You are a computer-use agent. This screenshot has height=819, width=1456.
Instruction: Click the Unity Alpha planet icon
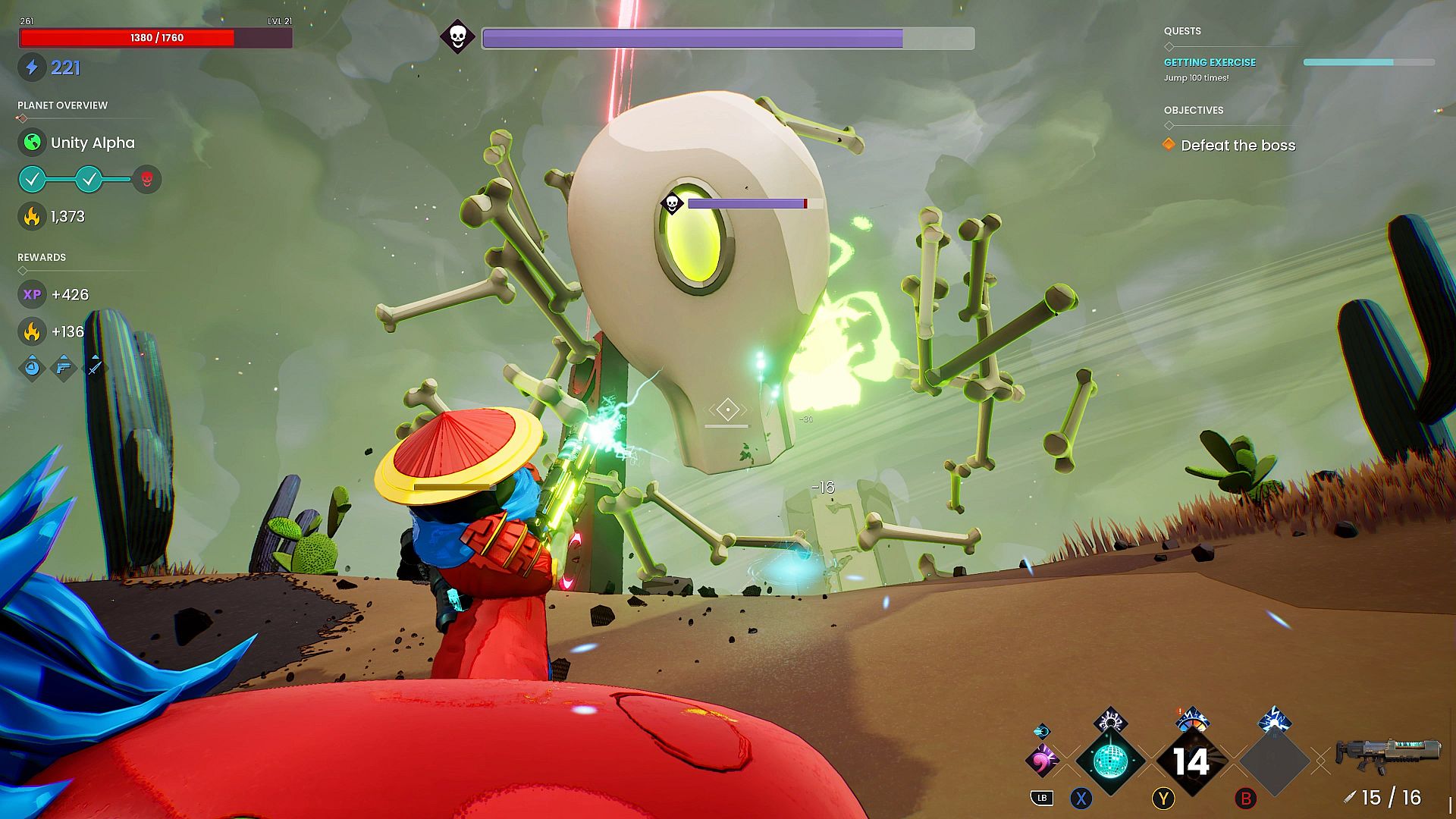coord(32,143)
